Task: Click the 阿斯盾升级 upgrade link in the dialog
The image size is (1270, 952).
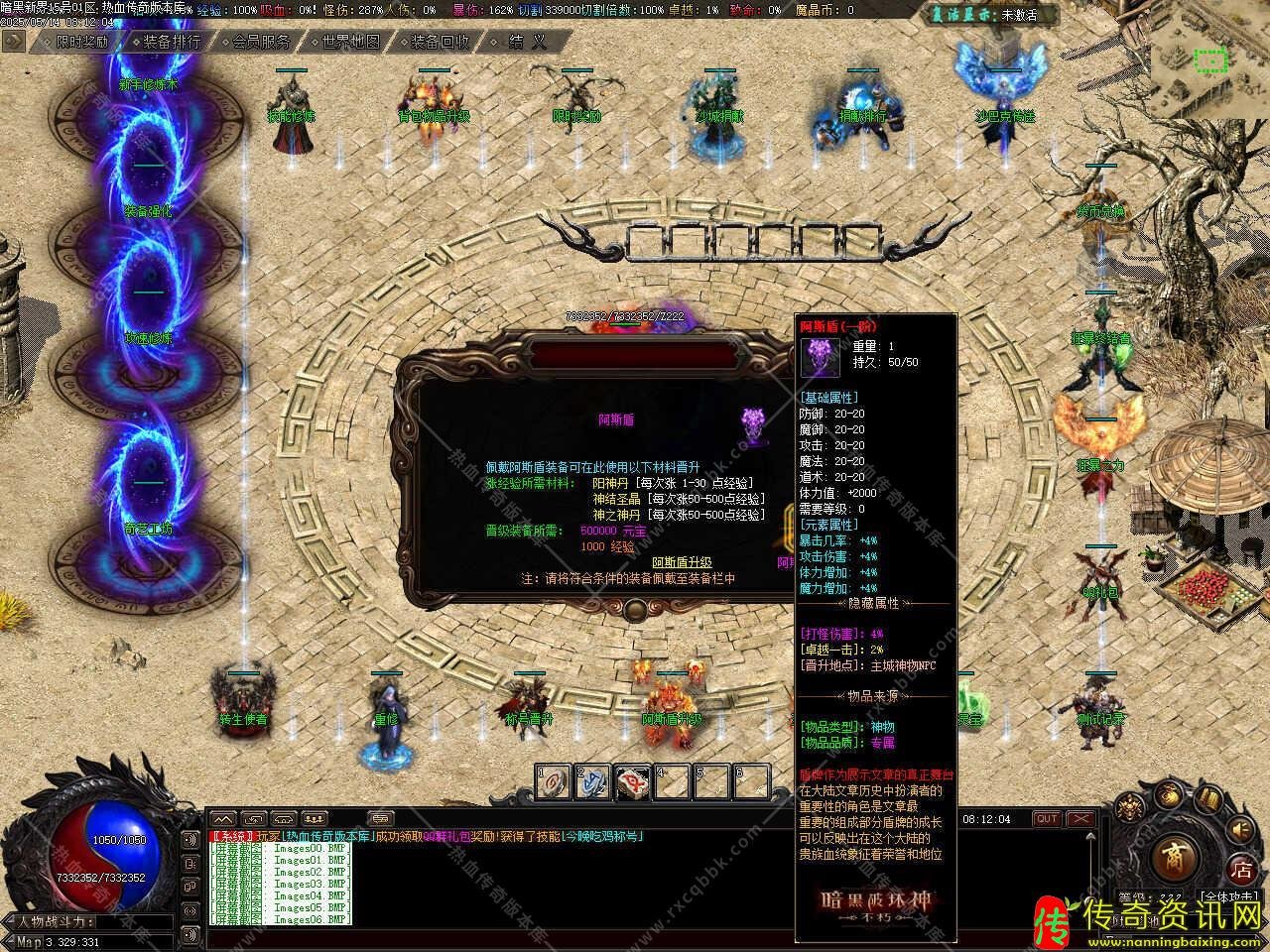Action: (x=682, y=562)
